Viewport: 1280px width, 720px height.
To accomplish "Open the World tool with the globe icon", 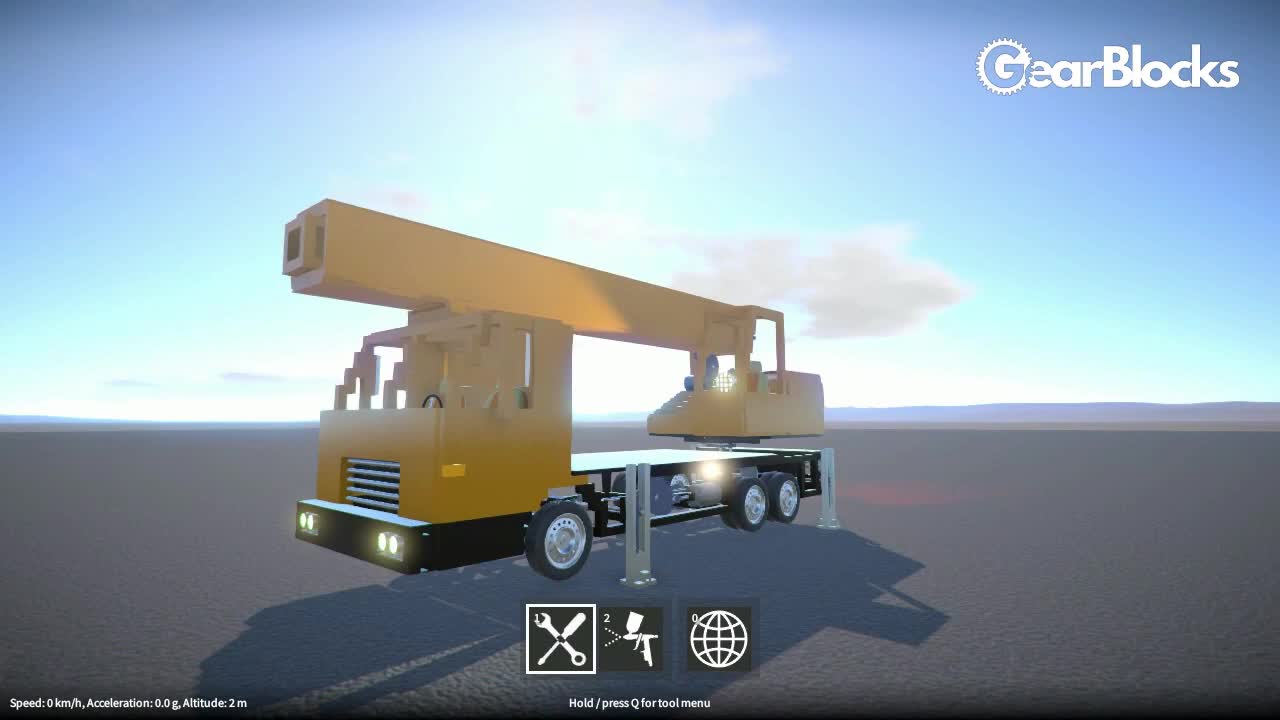I will pyautogui.click(x=718, y=637).
